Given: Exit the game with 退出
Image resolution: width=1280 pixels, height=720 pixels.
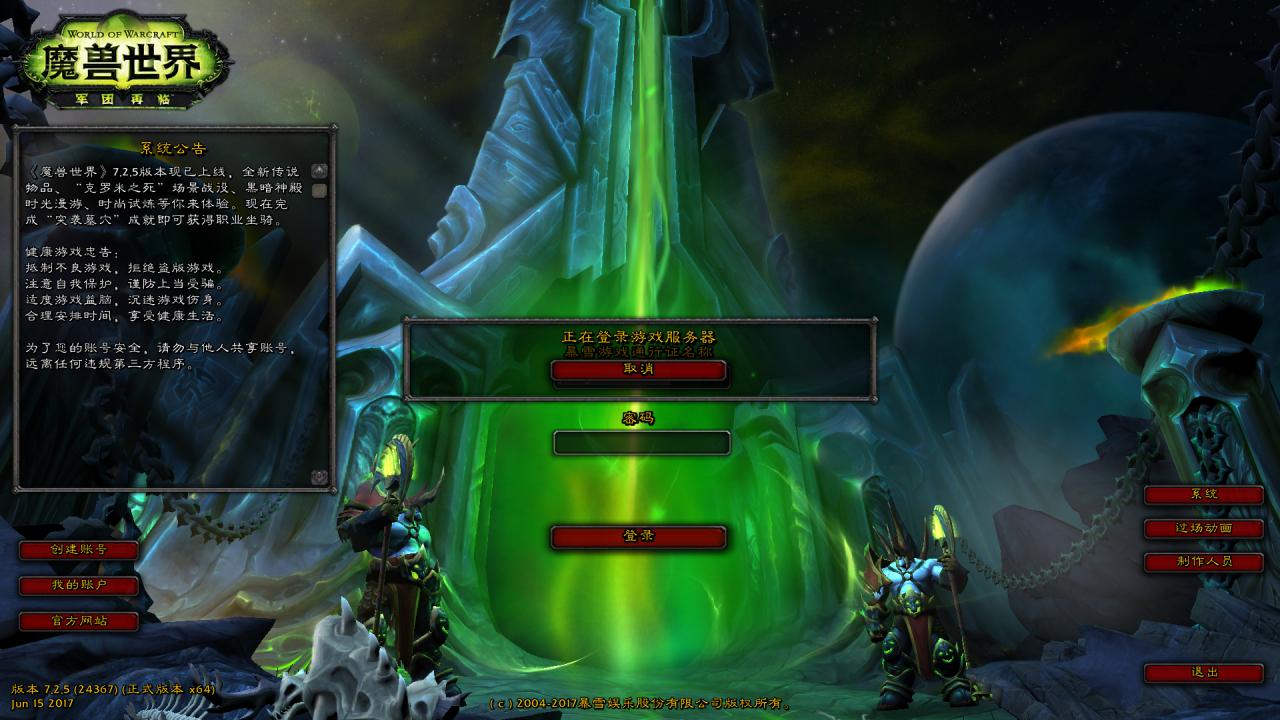Looking at the screenshot, I should click(x=1204, y=673).
